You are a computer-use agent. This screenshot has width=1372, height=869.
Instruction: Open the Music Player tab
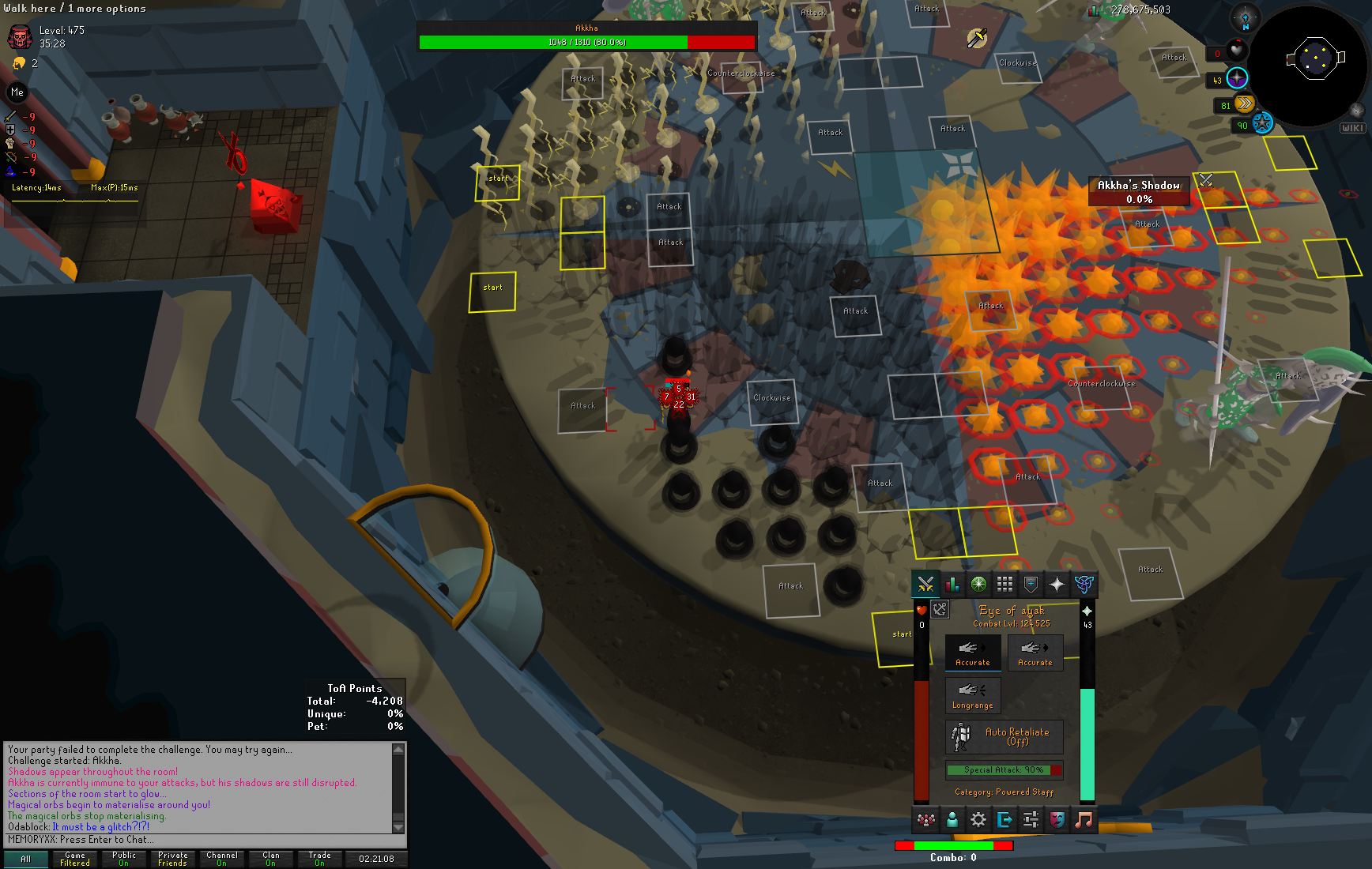click(1084, 820)
